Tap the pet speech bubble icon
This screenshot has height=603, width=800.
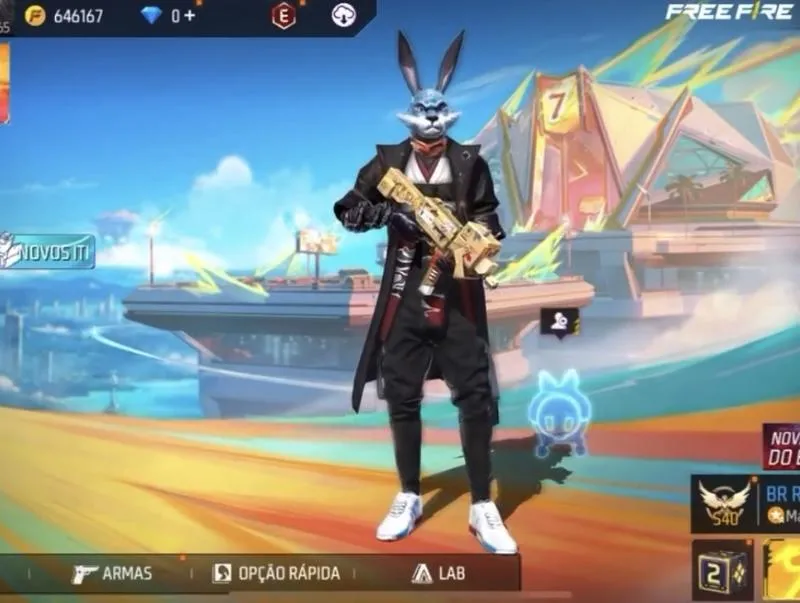point(559,321)
